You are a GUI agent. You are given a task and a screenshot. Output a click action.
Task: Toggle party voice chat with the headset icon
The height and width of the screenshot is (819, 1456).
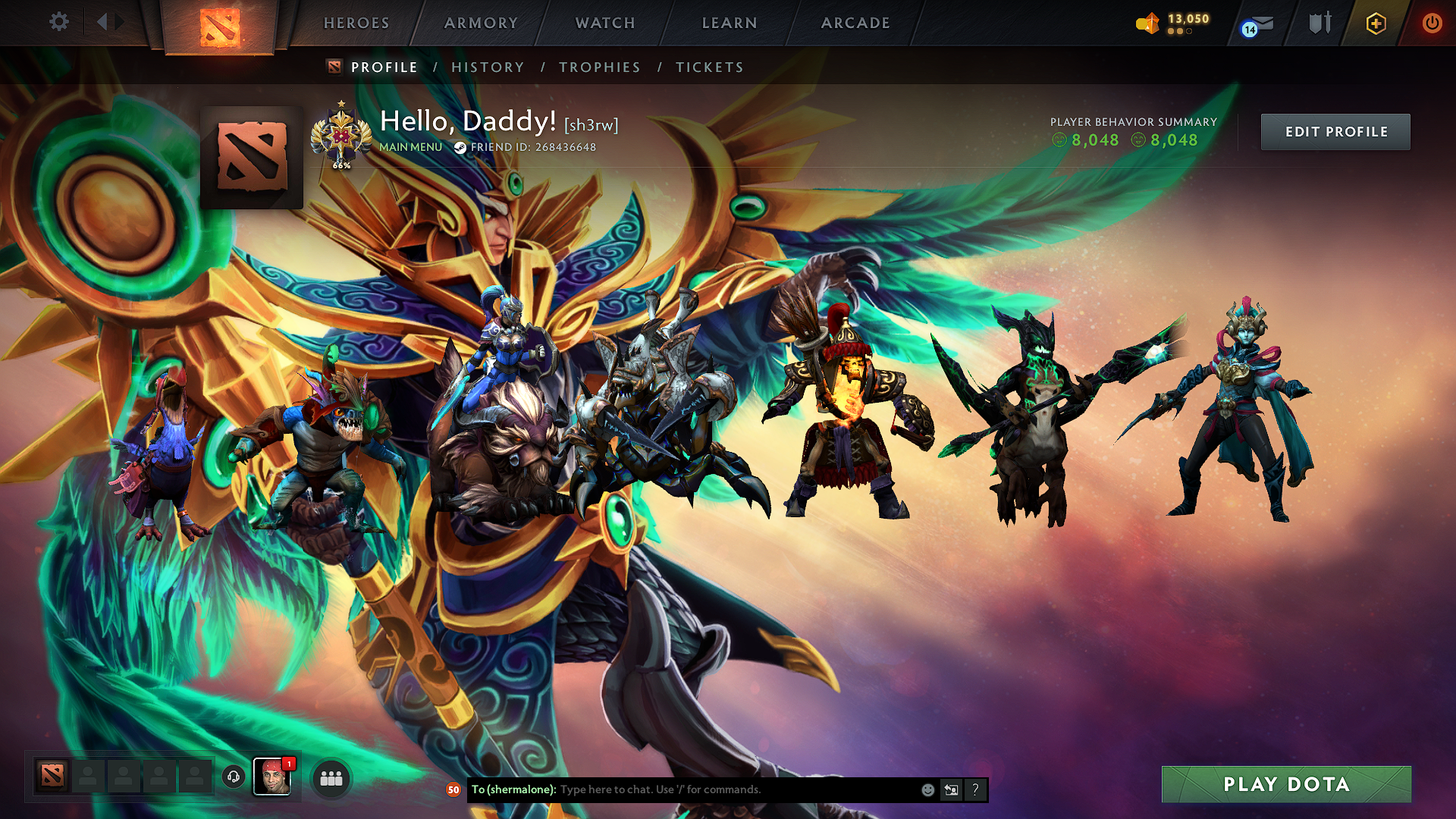[x=232, y=775]
